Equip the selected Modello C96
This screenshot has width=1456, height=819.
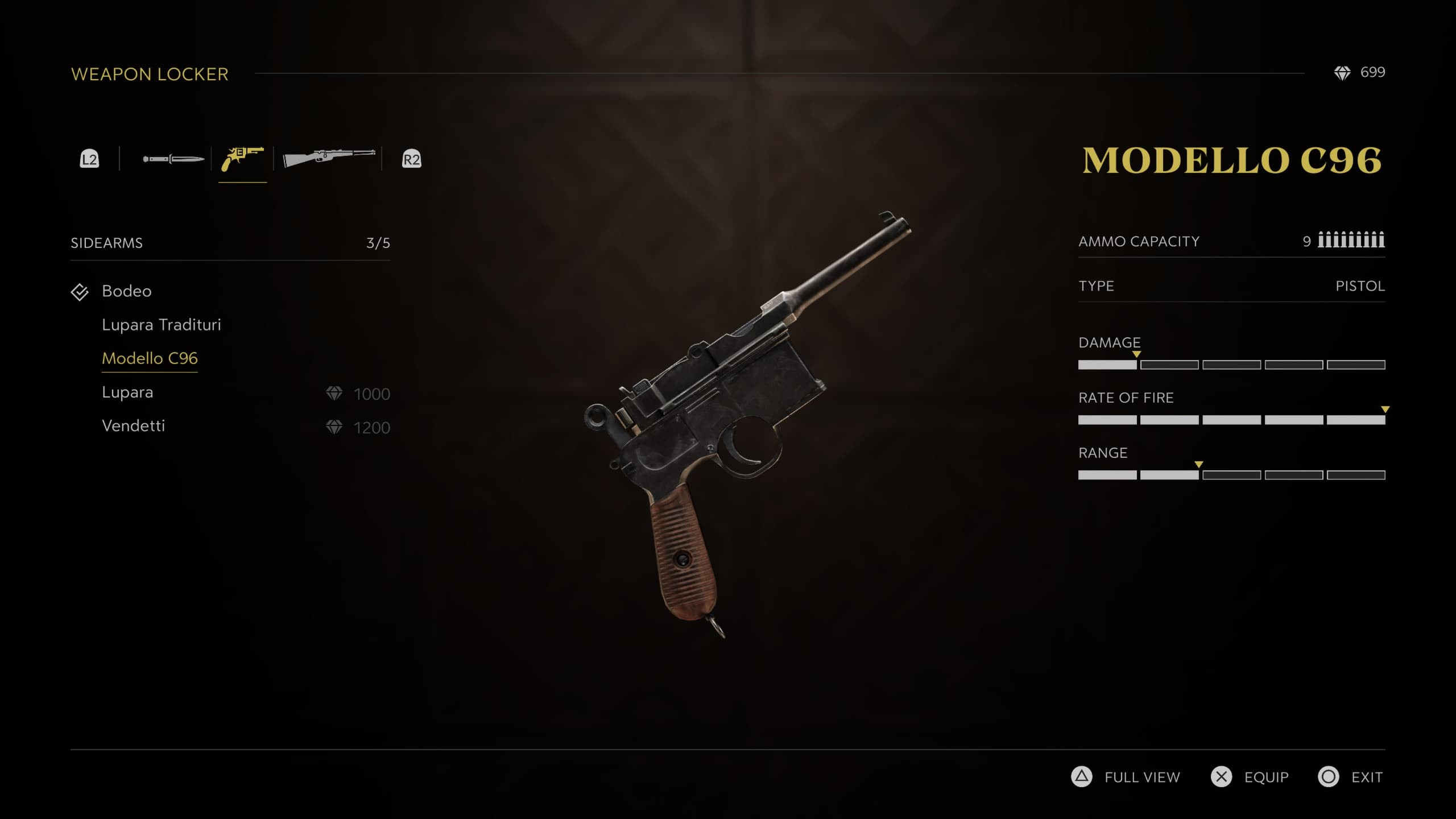pos(1250,777)
